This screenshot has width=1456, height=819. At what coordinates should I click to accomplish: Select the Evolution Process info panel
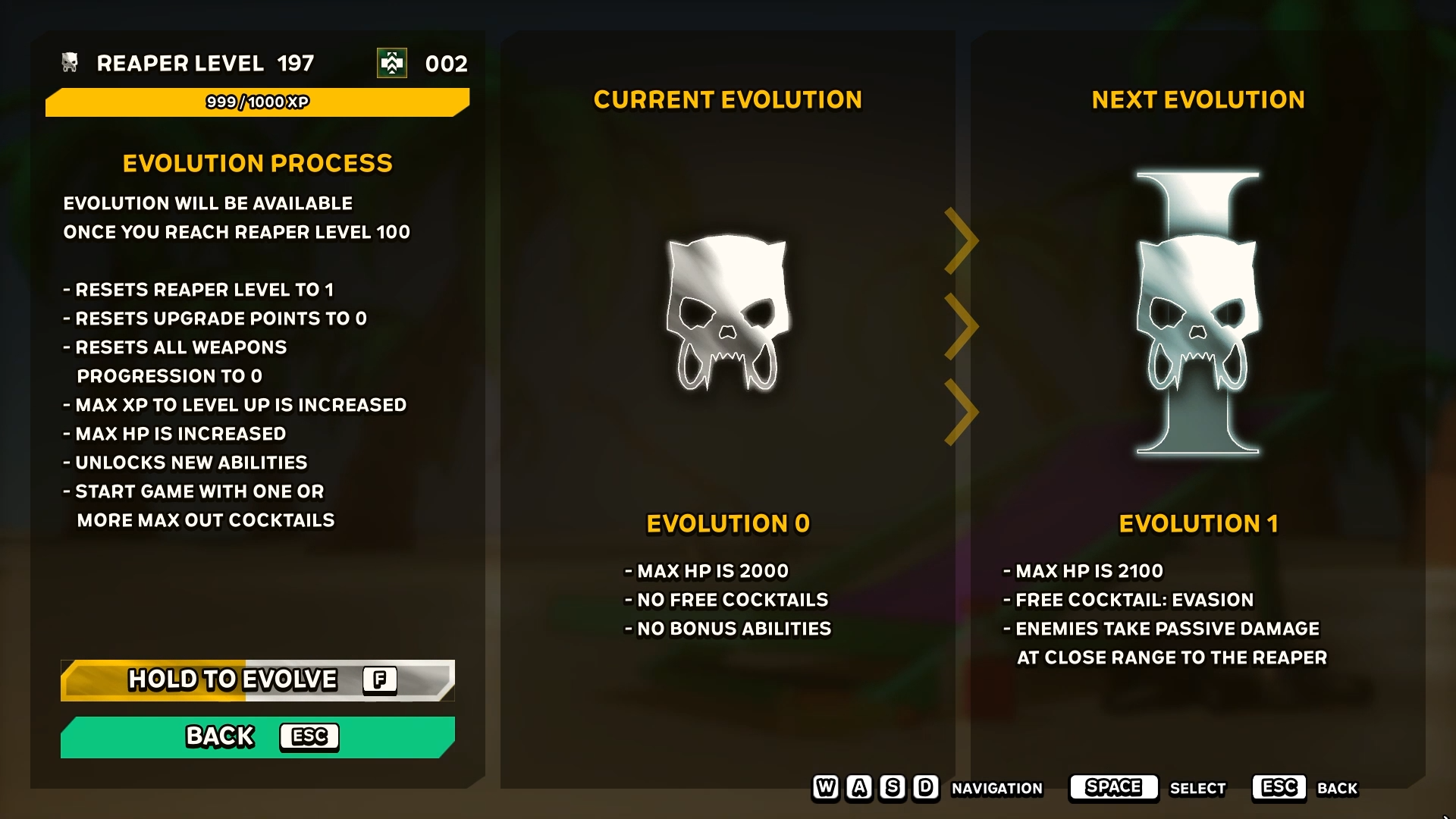[x=258, y=163]
